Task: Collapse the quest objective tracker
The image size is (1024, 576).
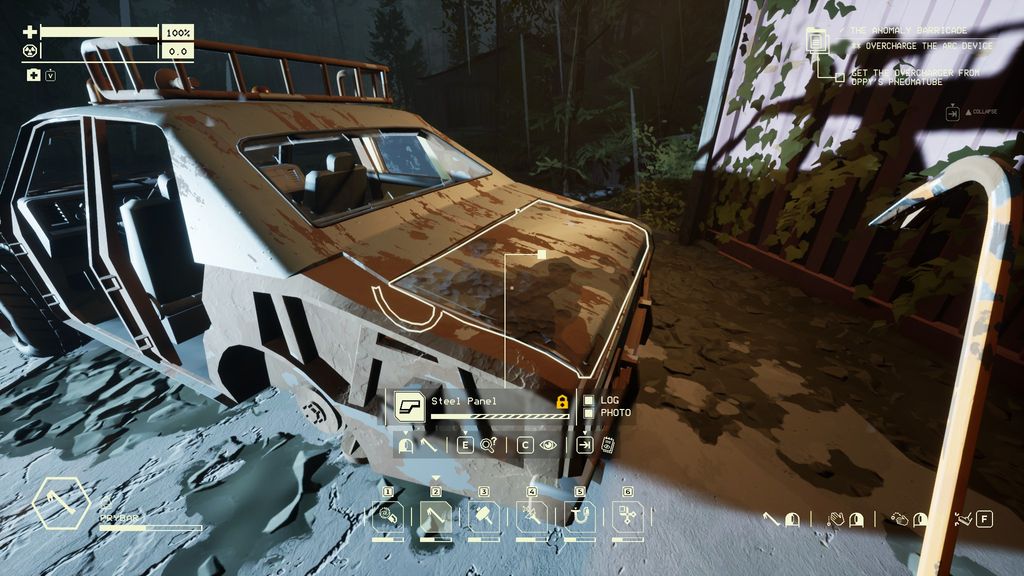Action: click(x=953, y=114)
